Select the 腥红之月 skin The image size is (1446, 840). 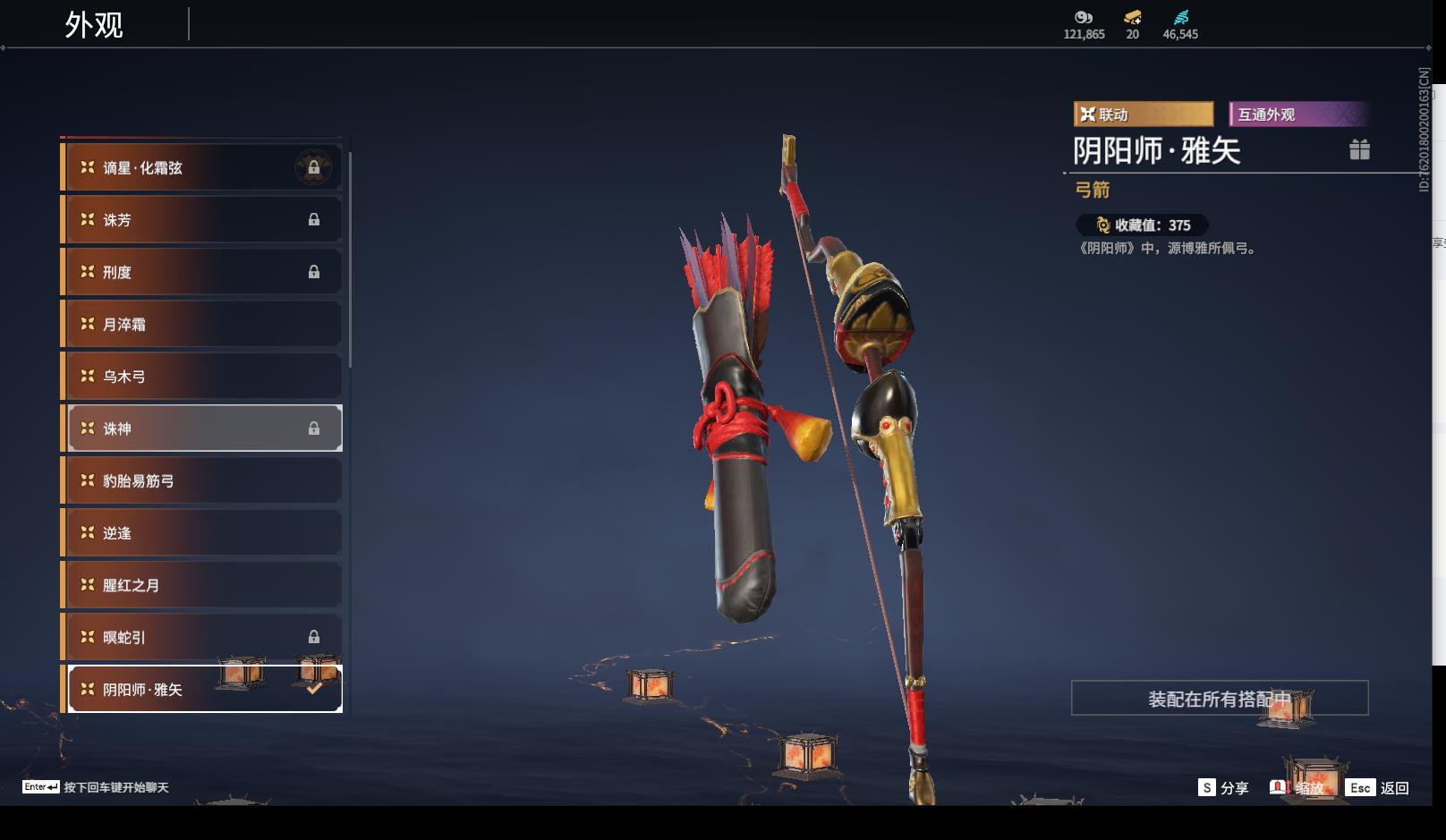(204, 585)
